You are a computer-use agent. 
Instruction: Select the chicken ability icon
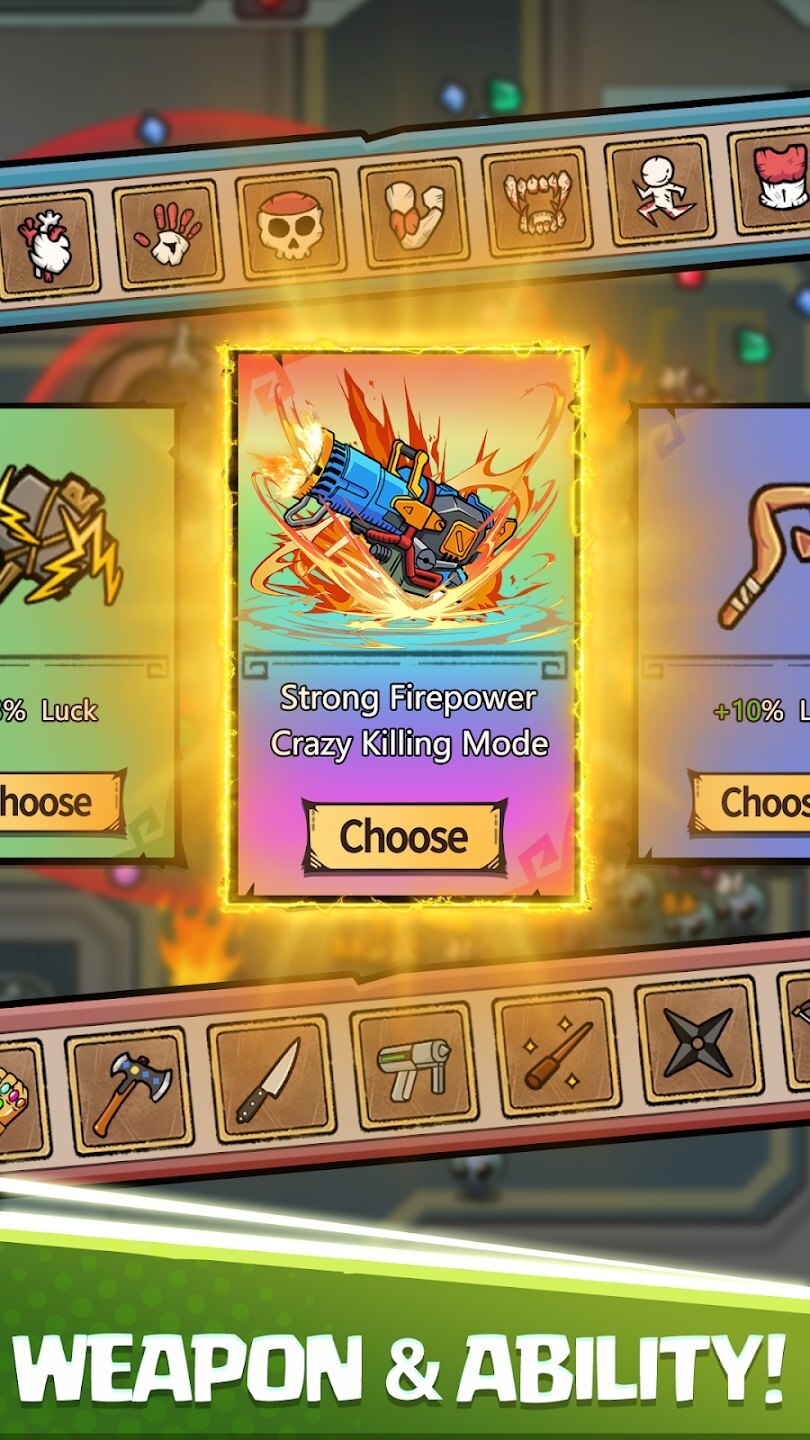point(47,246)
